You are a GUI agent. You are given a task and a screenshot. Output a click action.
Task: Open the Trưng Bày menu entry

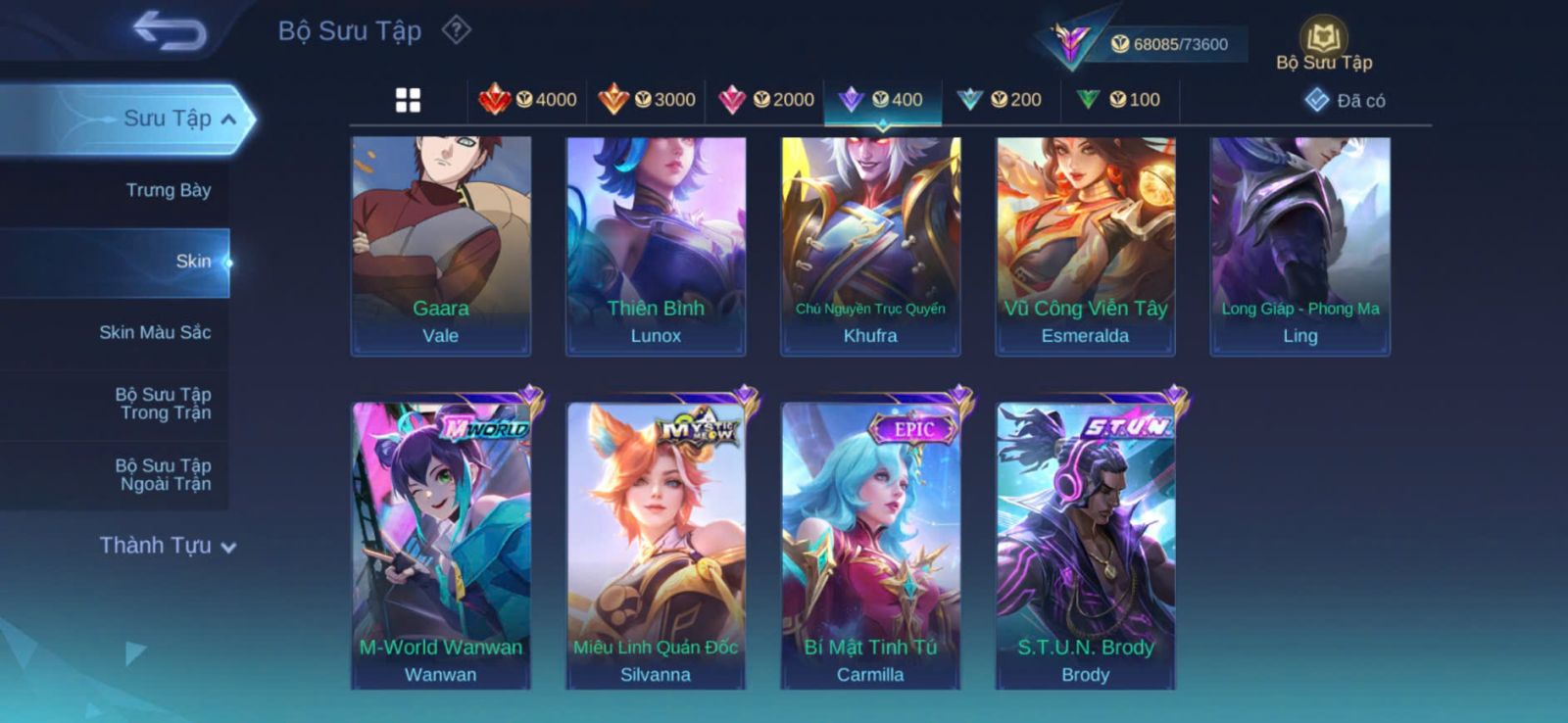(x=168, y=190)
